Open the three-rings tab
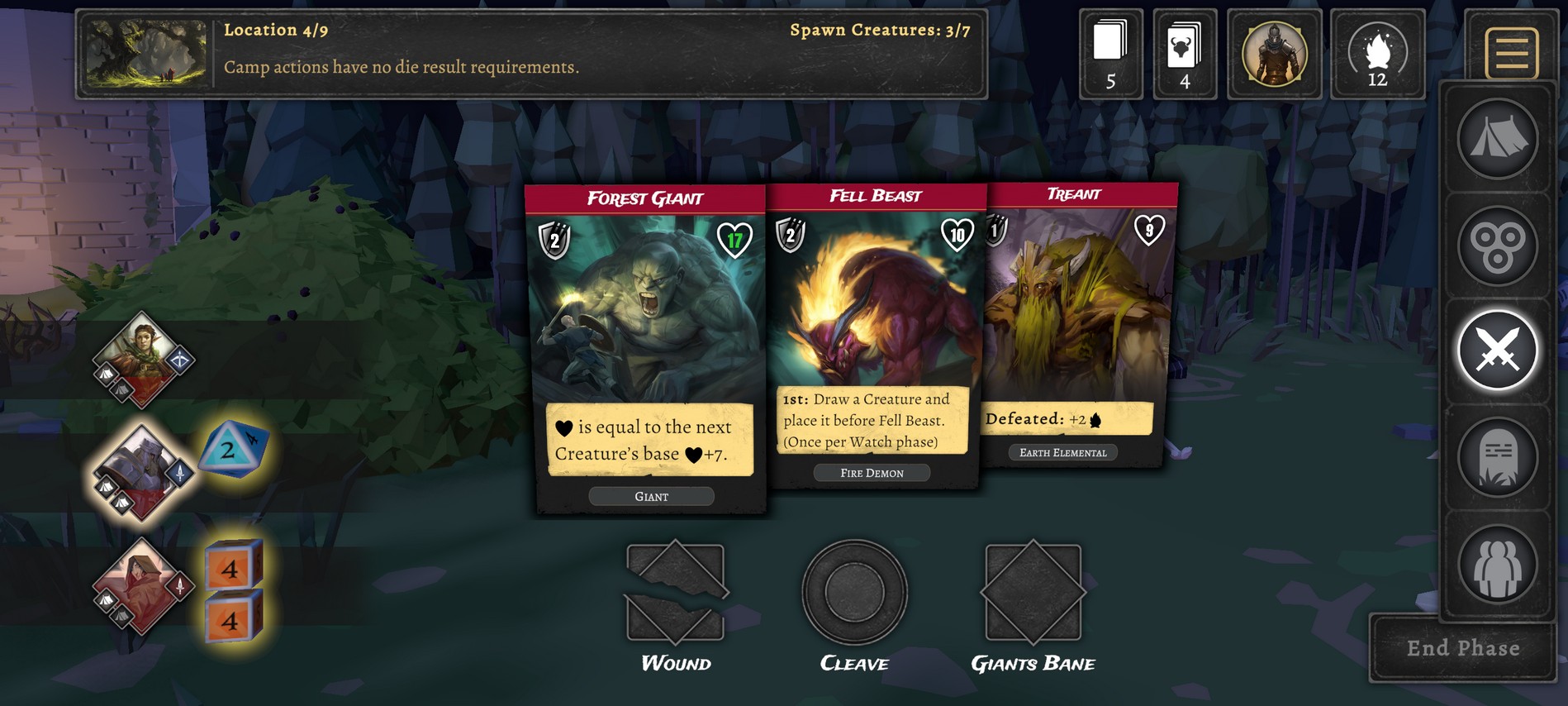Image resolution: width=1568 pixels, height=706 pixels. coord(1497,246)
